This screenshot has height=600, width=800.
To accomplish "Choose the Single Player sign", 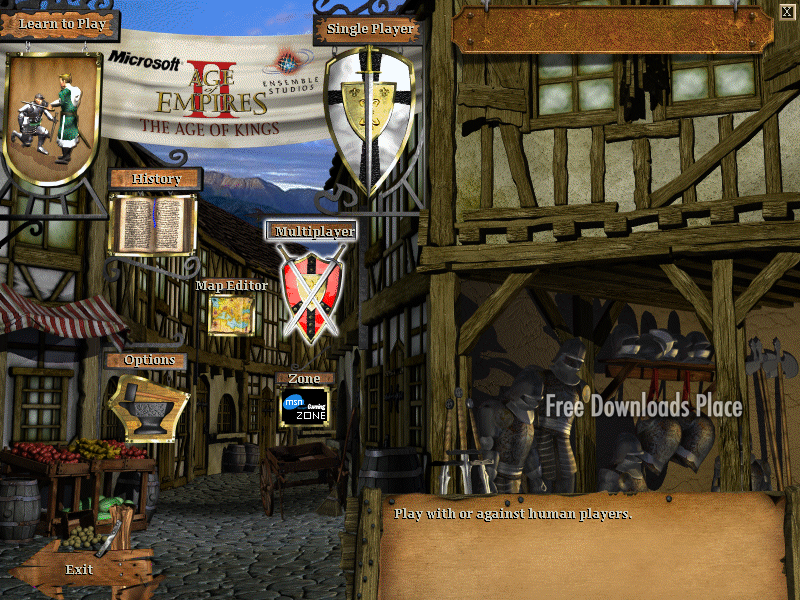I will click(370, 29).
